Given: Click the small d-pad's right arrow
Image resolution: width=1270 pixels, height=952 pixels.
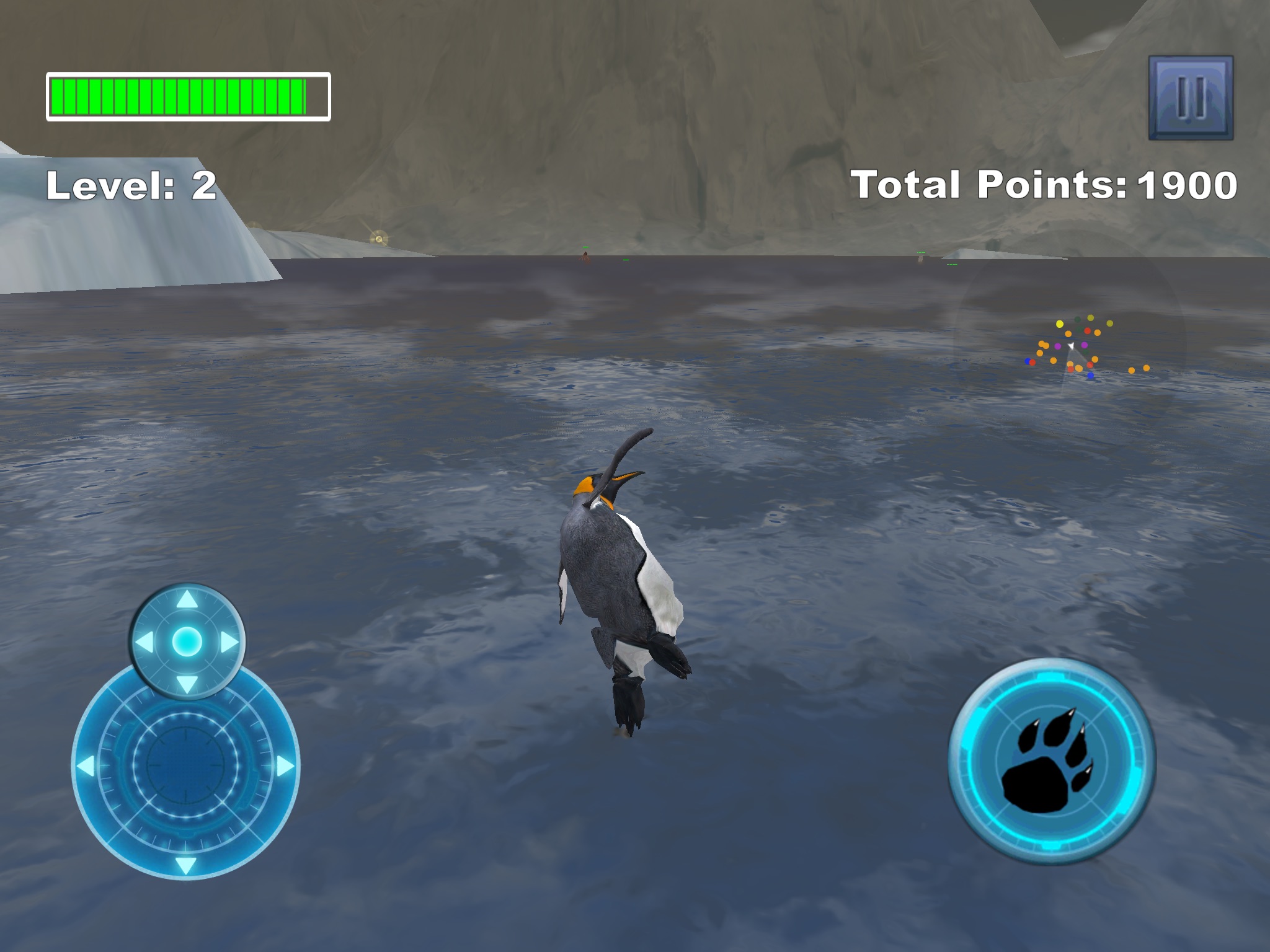Looking at the screenshot, I should pos(229,642).
